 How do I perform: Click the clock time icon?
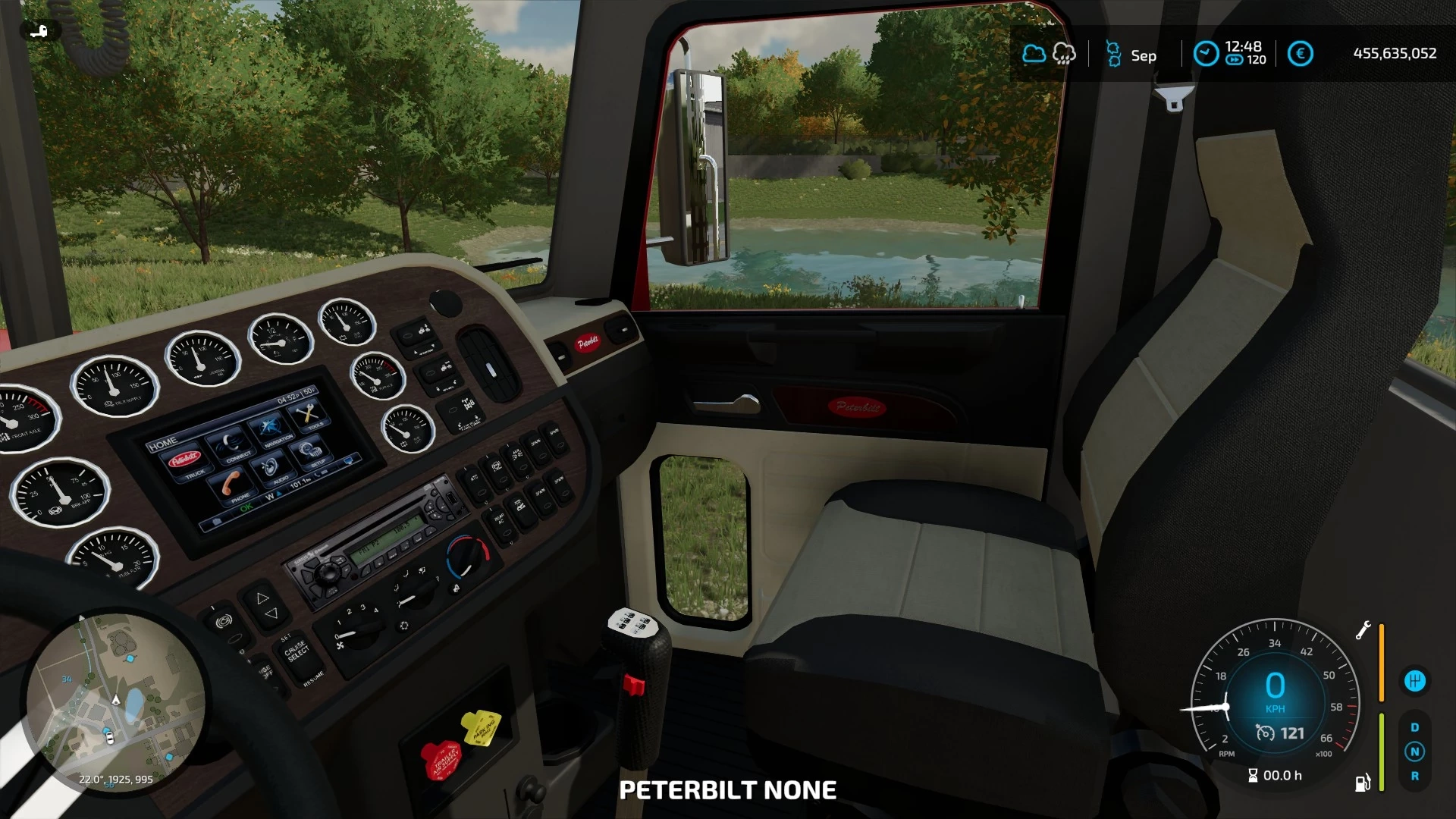(x=1206, y=54)
